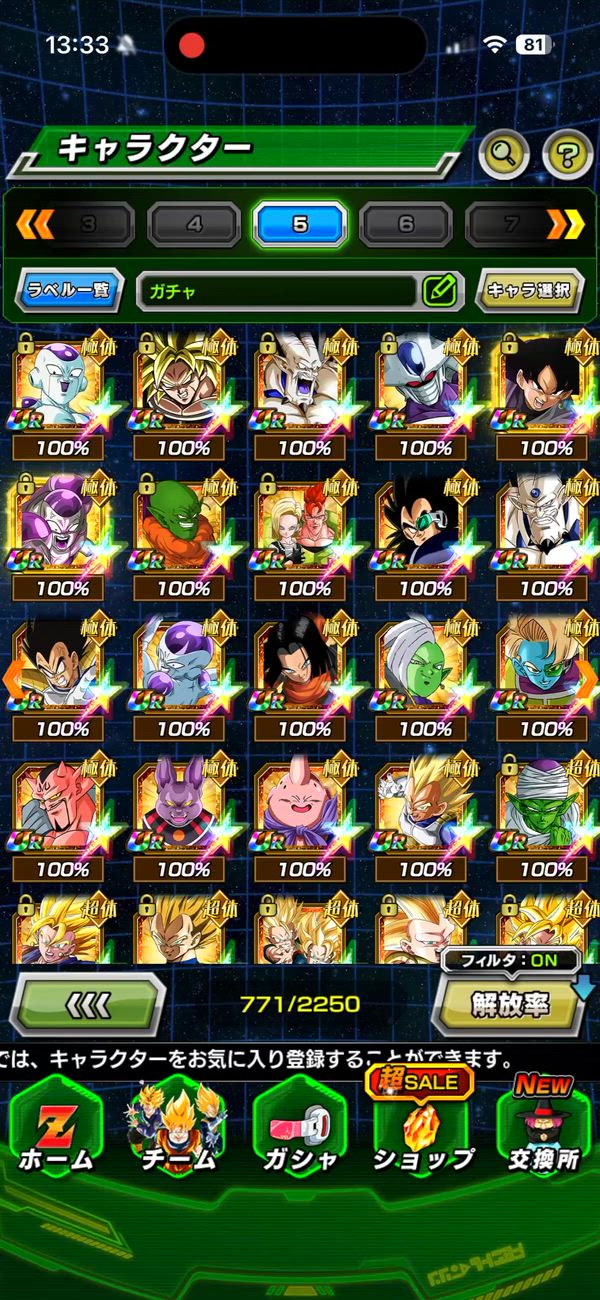Viewport: 600px width, 1300px height.
Task: Open the ホーム home menu
Action: click(x=56, y=1128)
